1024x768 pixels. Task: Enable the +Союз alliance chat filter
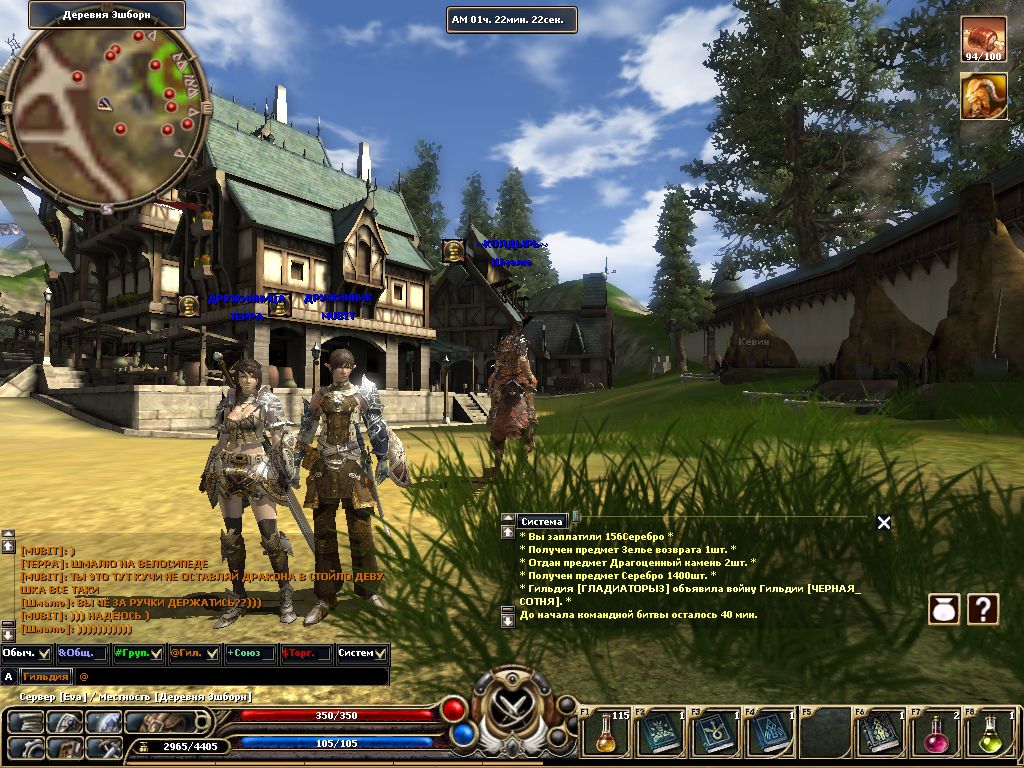[x=250, y=653]
